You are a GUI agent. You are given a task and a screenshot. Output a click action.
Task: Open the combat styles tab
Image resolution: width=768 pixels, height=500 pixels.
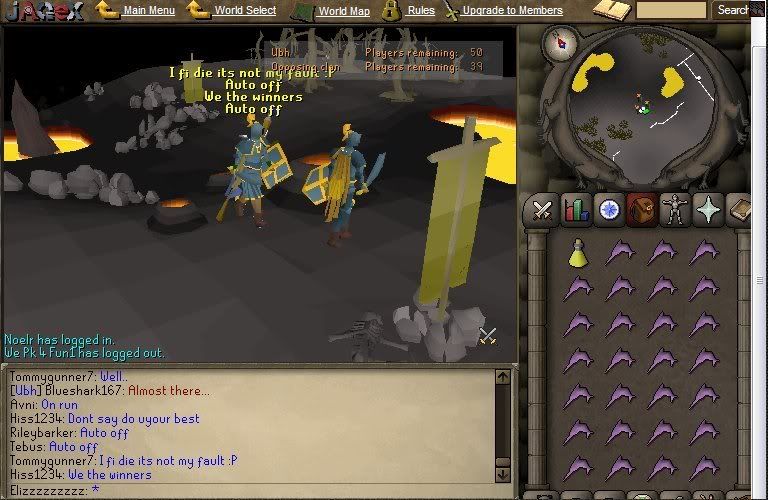point(543,211)
